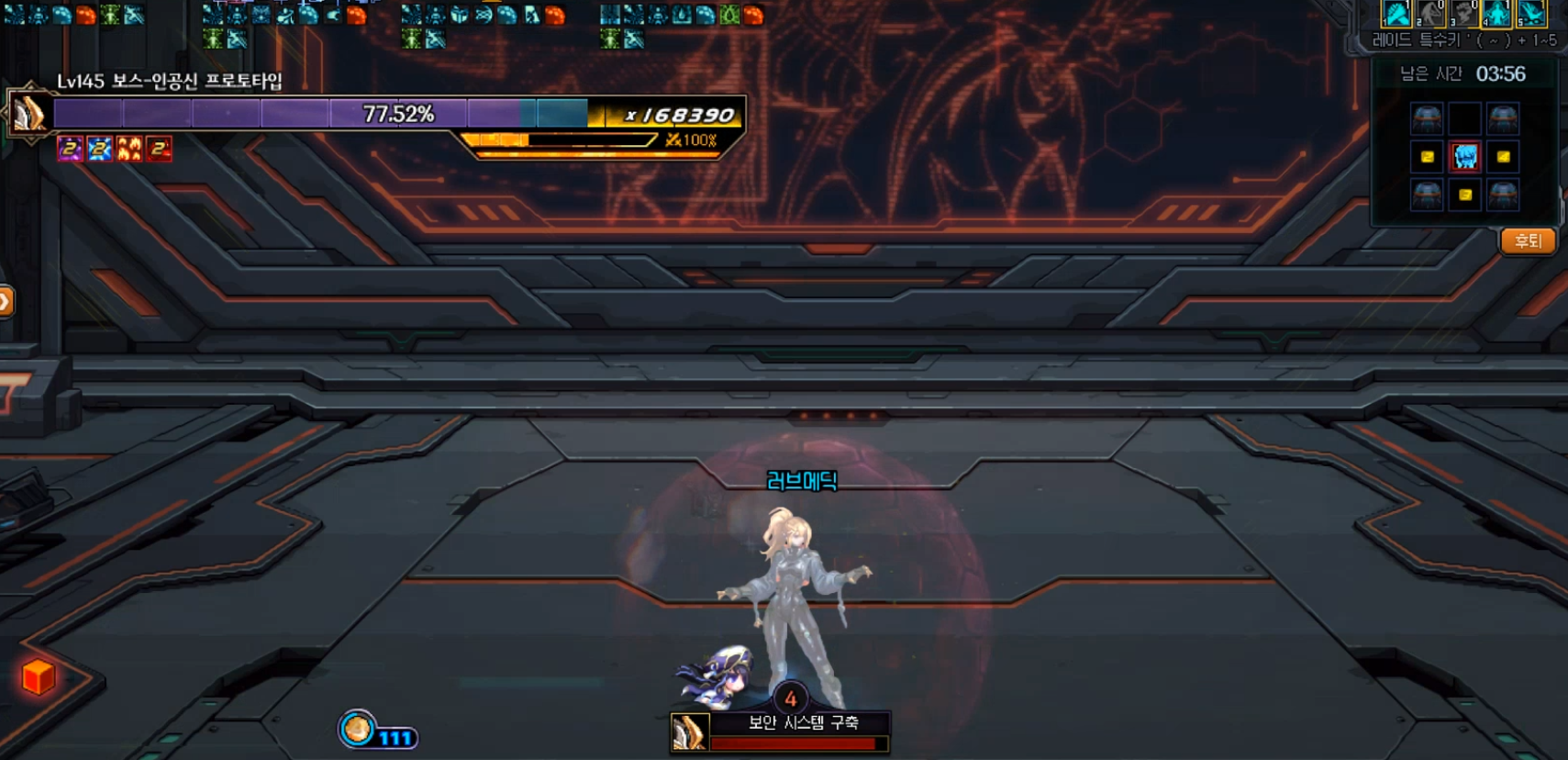Inspect the purple boss debuff icon

pos(70,149)
